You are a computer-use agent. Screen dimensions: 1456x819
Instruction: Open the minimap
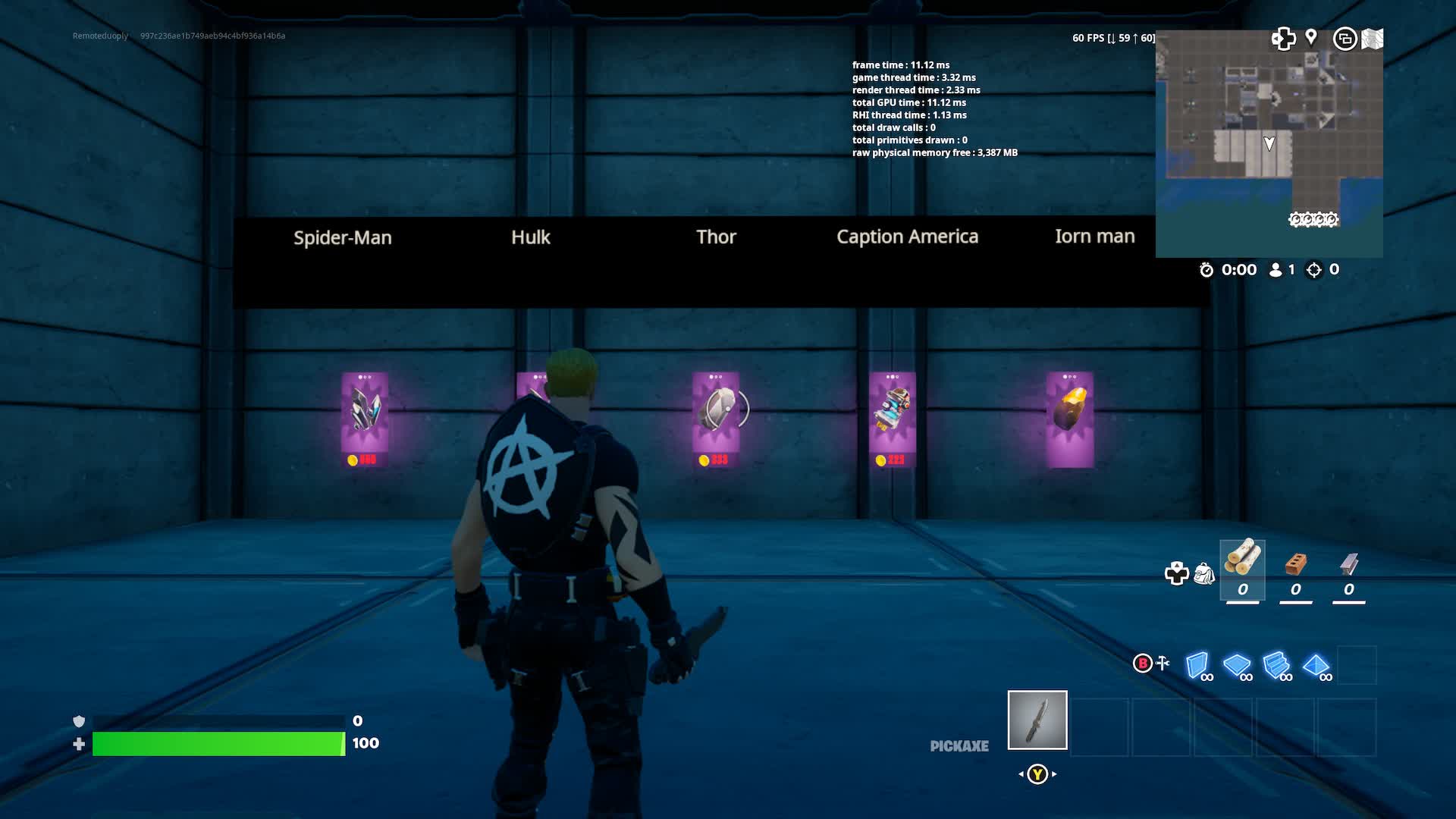1269,144
